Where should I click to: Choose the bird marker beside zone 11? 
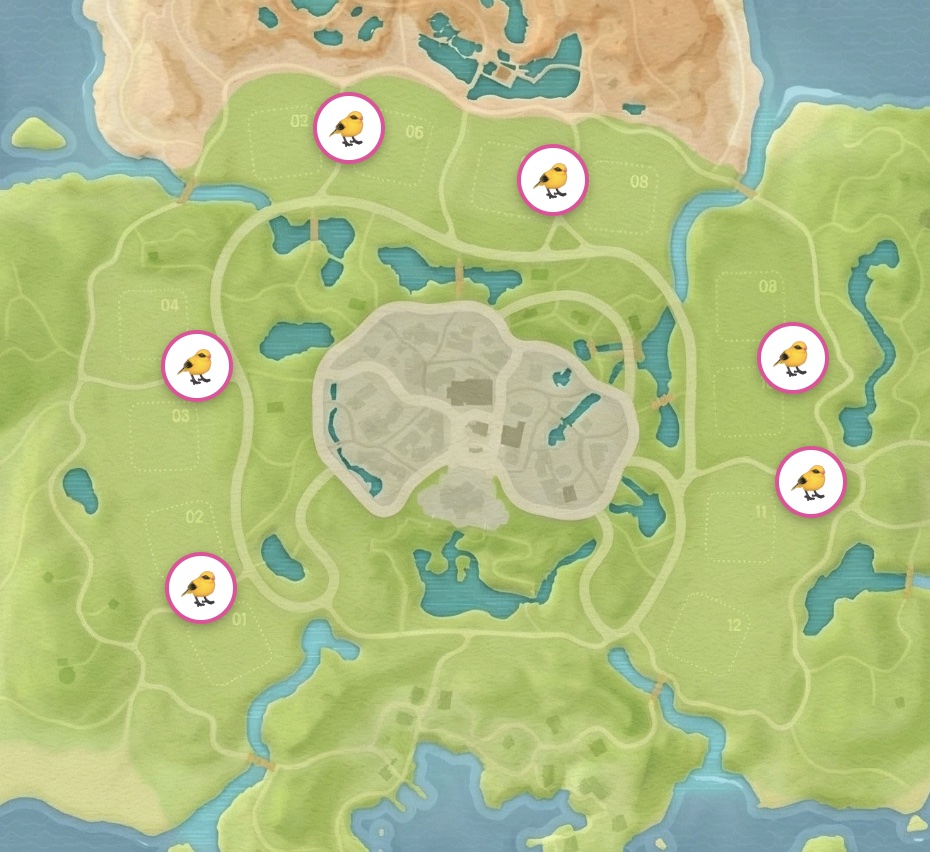(811, 482)
